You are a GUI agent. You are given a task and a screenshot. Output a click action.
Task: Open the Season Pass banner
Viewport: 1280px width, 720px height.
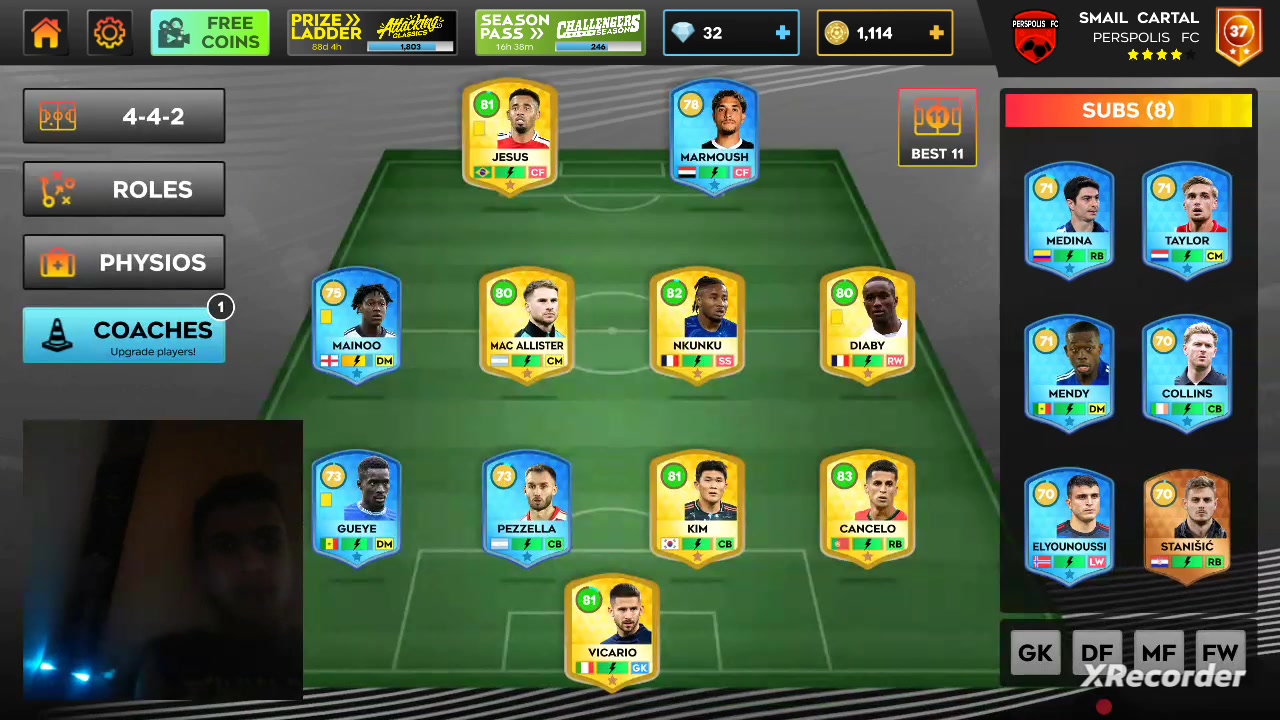click(x=560, y=33)
